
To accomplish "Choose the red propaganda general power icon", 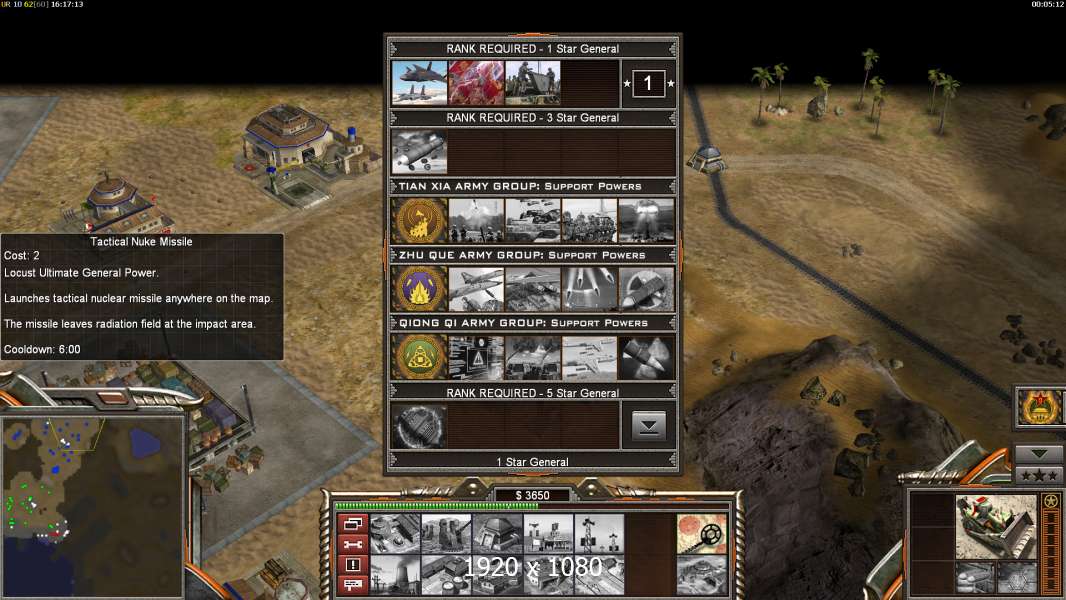I will [x=475, y=83].
